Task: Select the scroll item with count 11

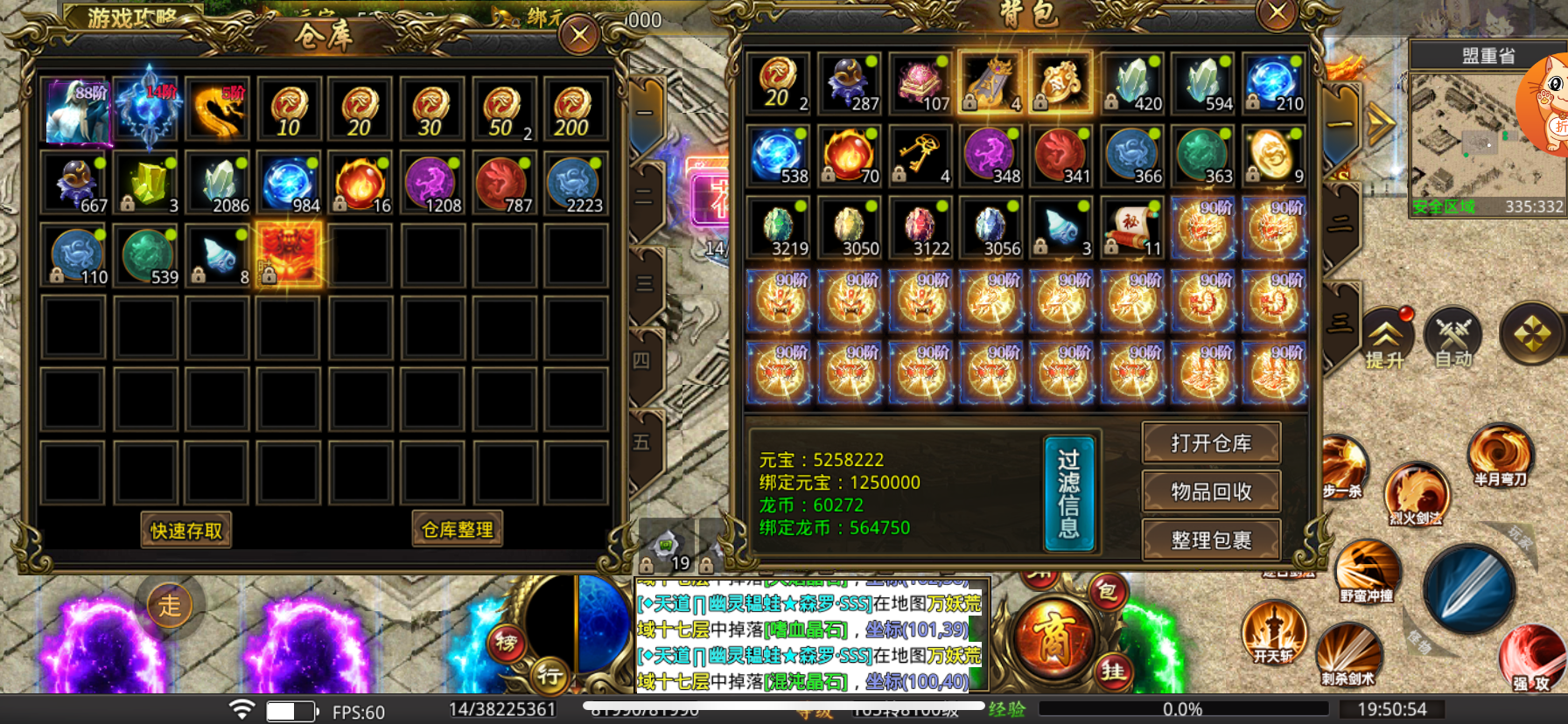Action: (1133, 229)
